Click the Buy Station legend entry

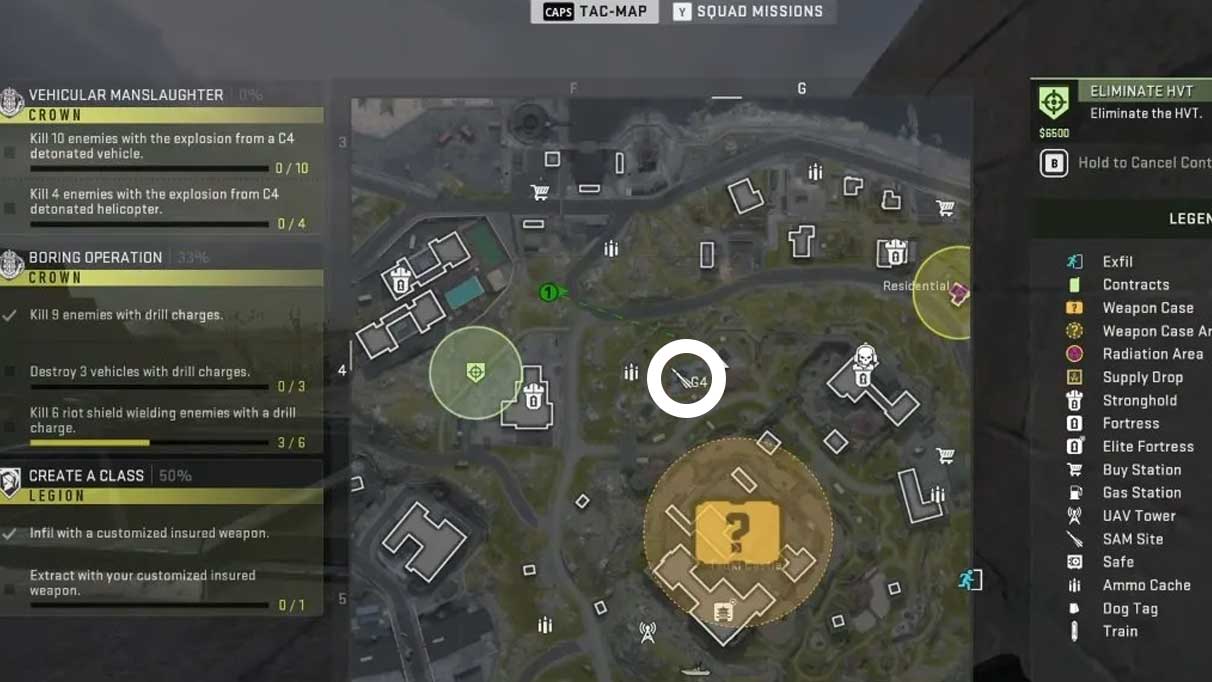click(1141, 470)
